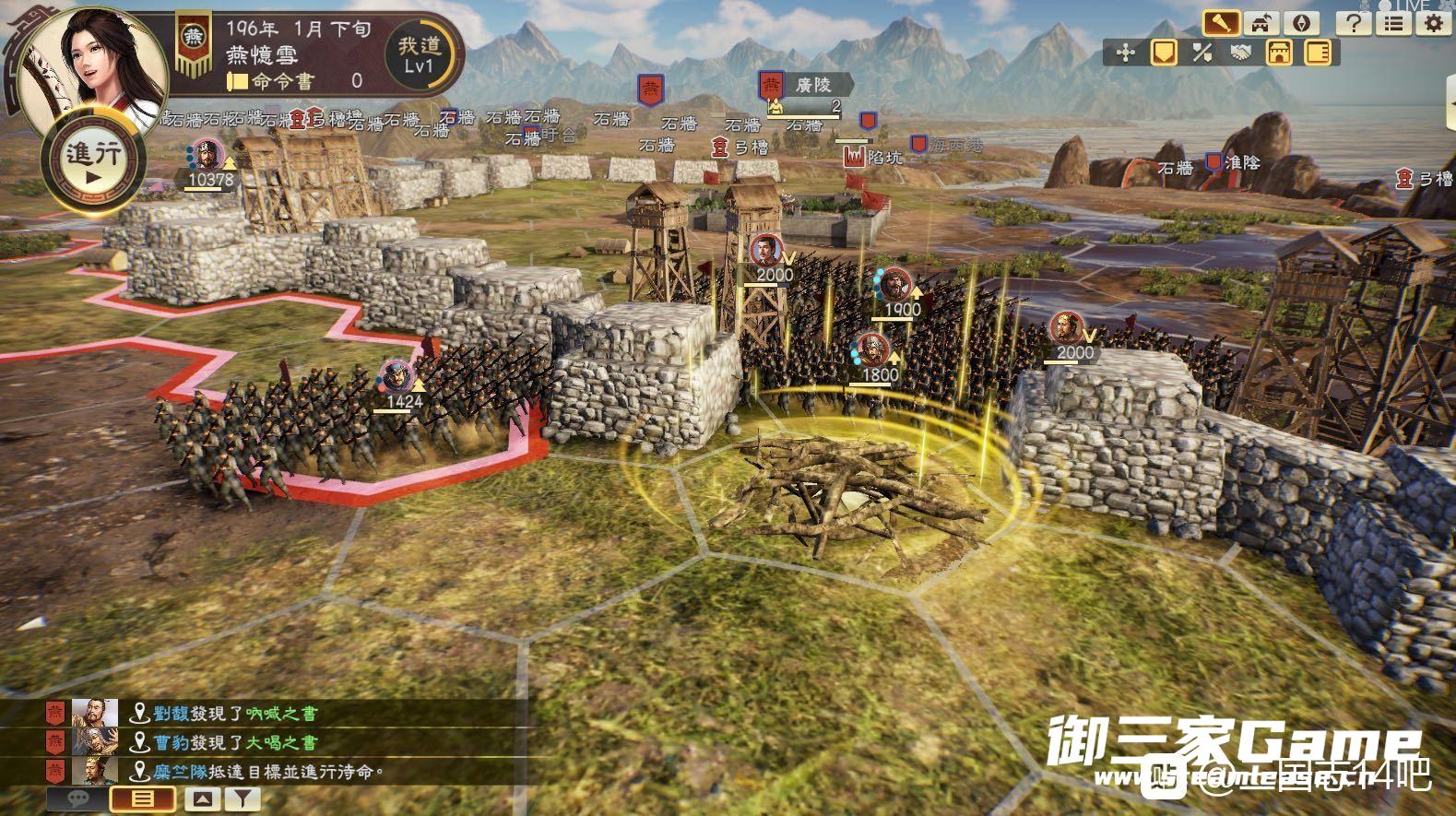Screen dimensions: 1456x816
Task: Toggle the node-network display filter
Action: (1125, 53)
